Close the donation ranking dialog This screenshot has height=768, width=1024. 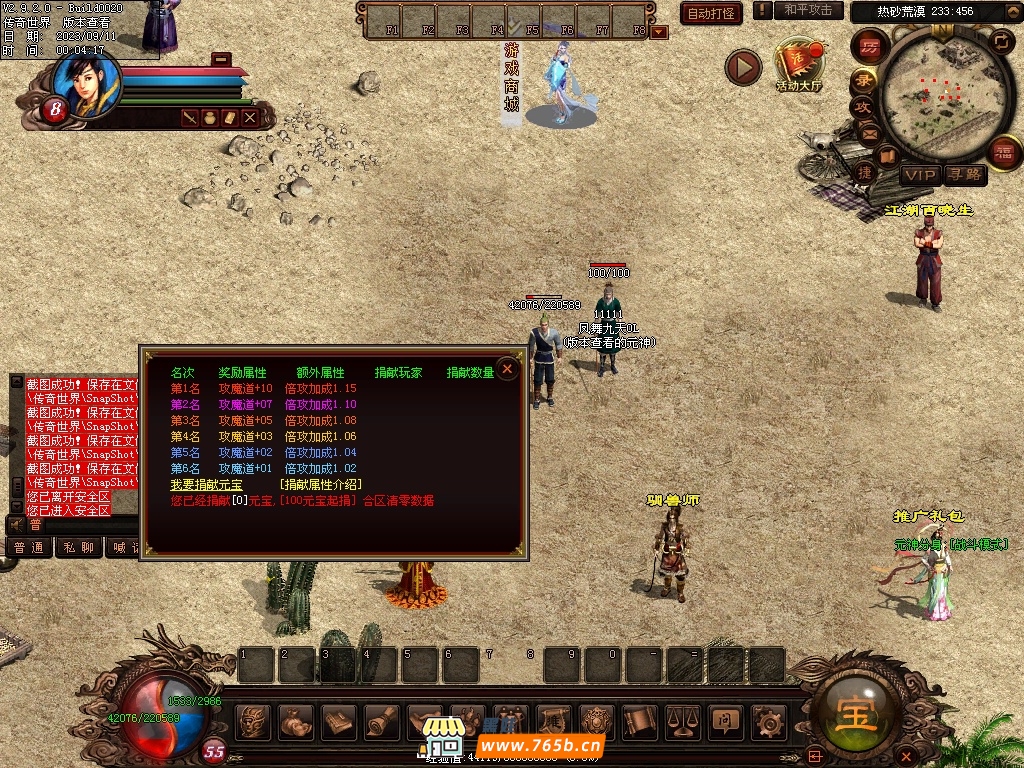click(x=507, y=369)
